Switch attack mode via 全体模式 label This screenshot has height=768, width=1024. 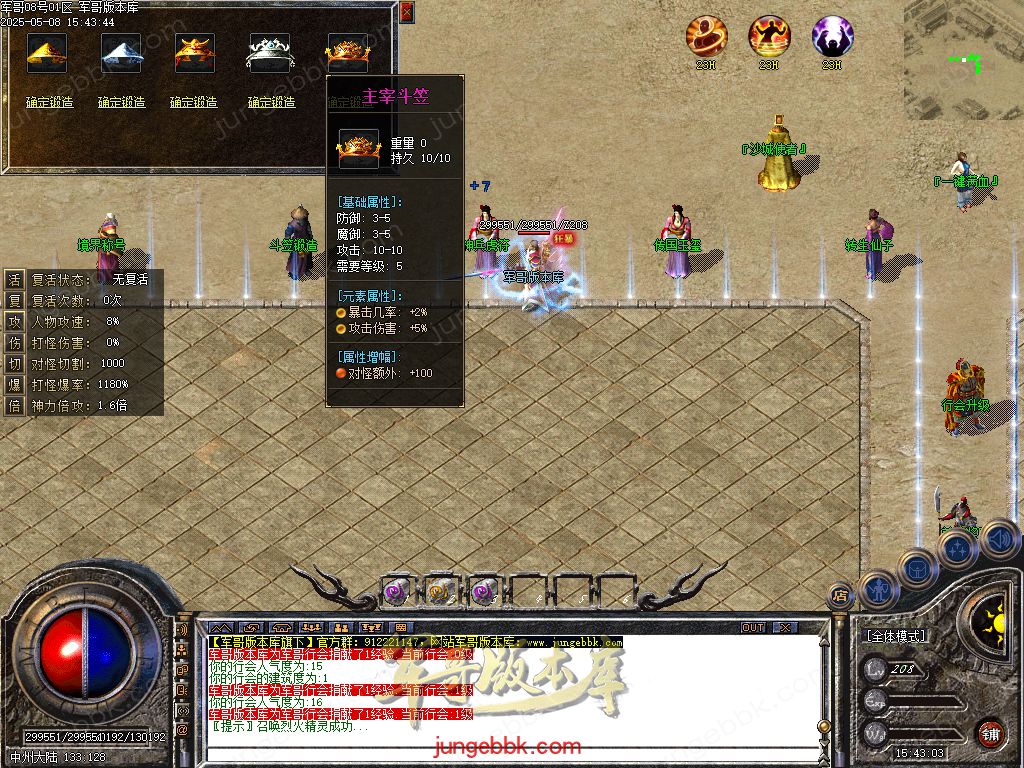[895, 636]
